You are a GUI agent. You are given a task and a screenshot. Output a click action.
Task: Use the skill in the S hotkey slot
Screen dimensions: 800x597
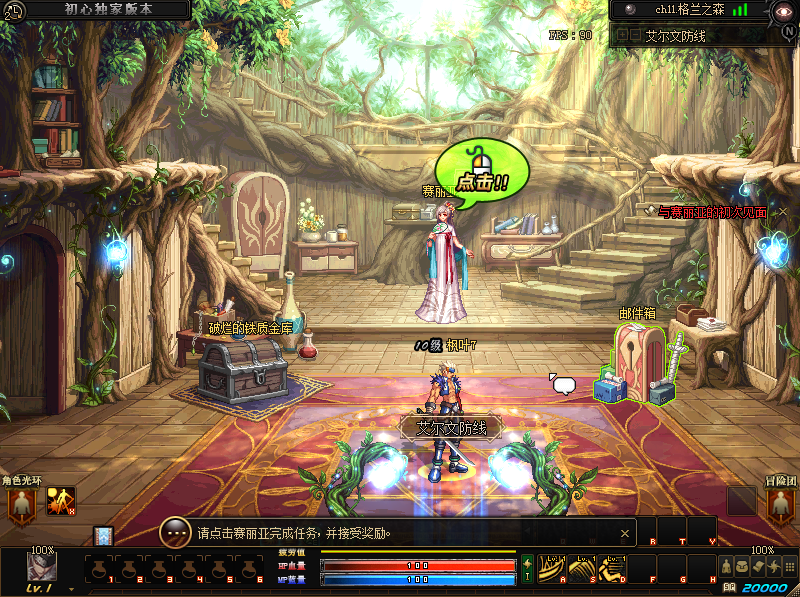click(x=582, y=568)
